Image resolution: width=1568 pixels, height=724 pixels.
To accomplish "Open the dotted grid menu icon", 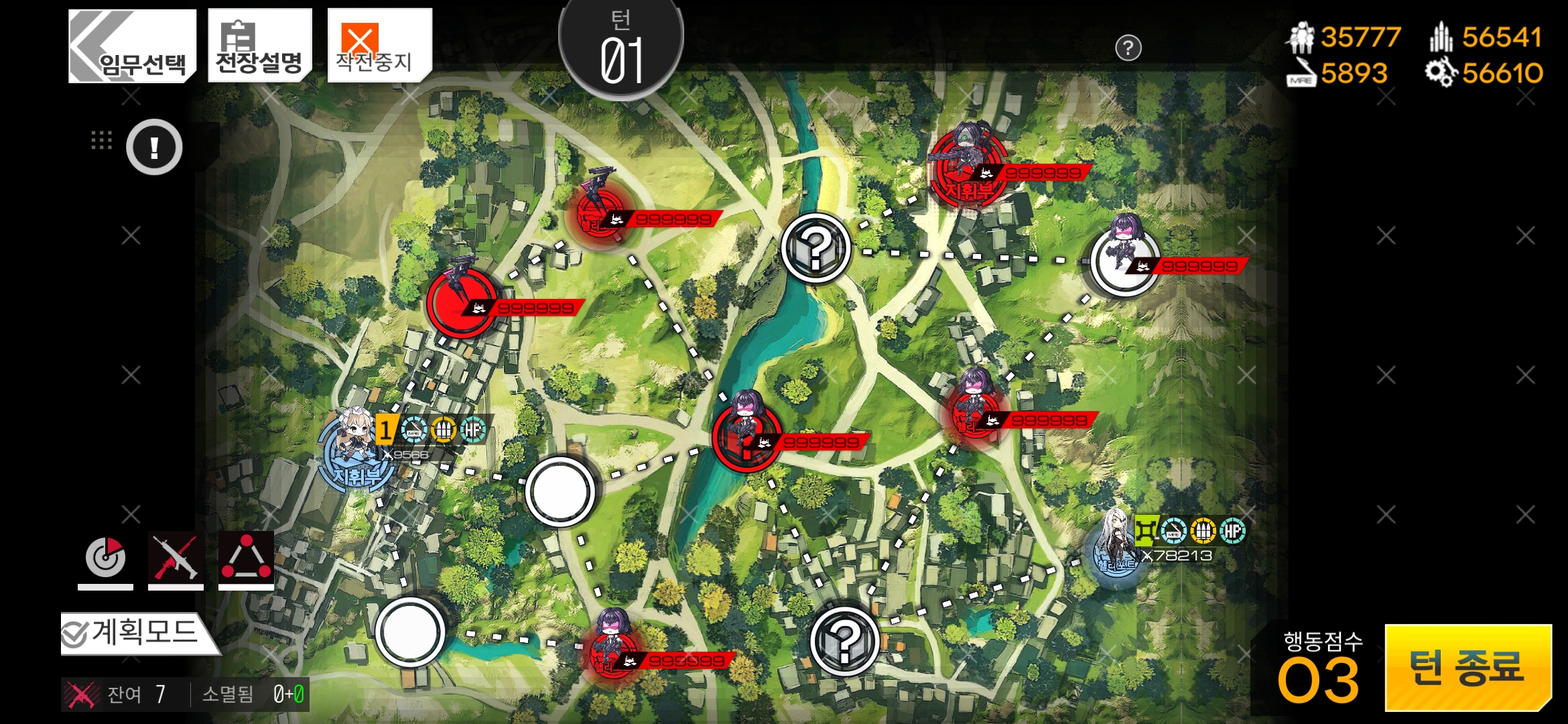I will click(x=101, y=139).
